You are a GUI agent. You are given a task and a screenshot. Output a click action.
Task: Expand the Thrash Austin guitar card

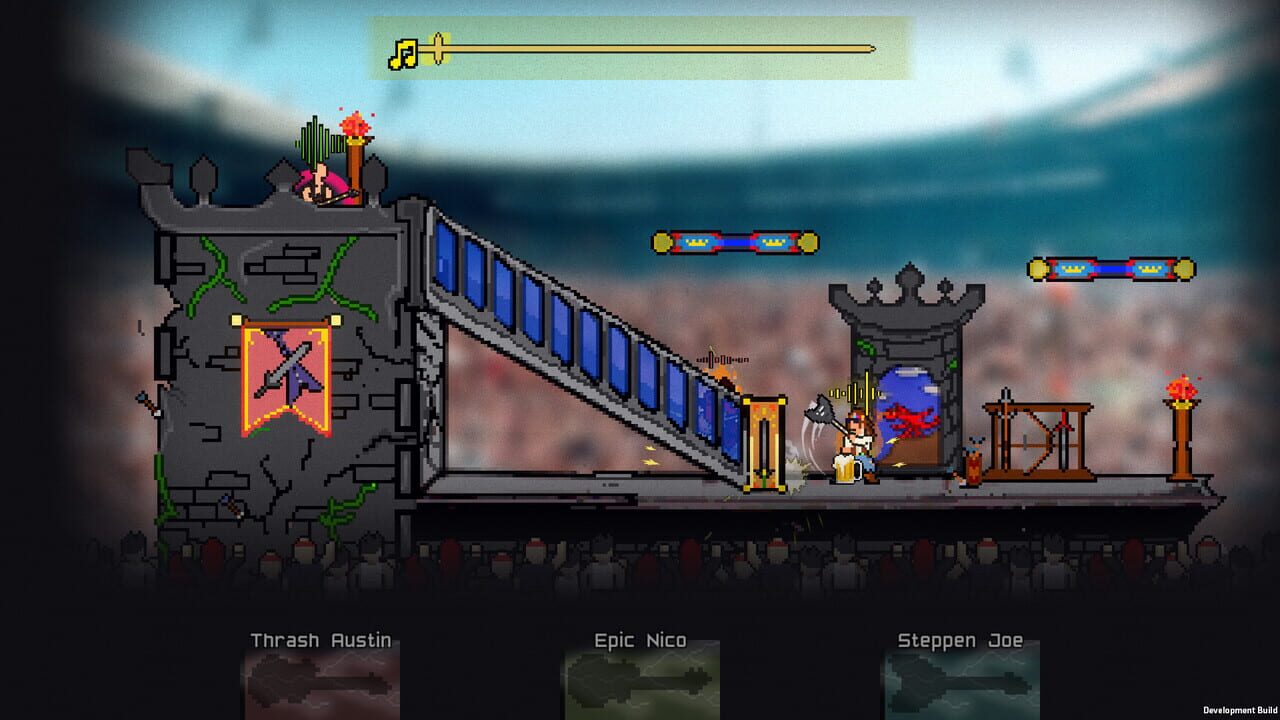point(318,690)
